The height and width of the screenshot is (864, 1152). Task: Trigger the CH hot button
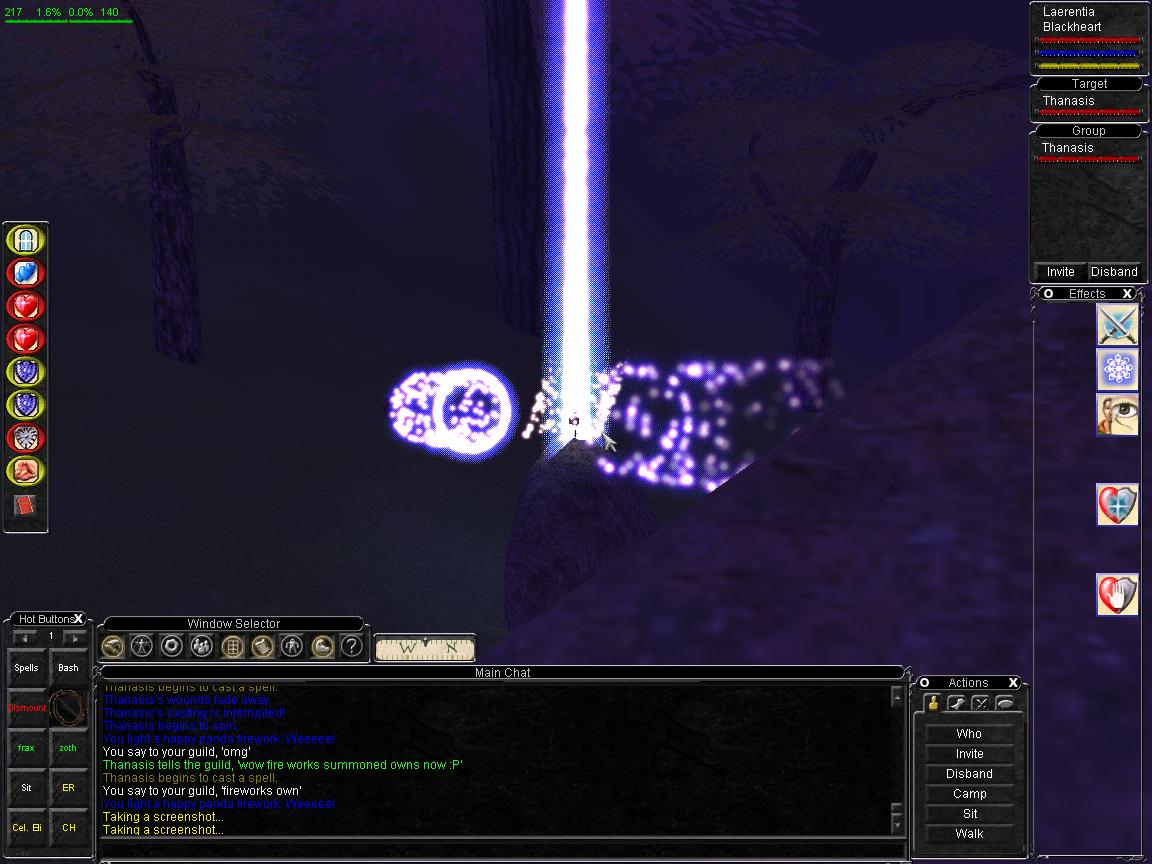(x=68, y=828)
